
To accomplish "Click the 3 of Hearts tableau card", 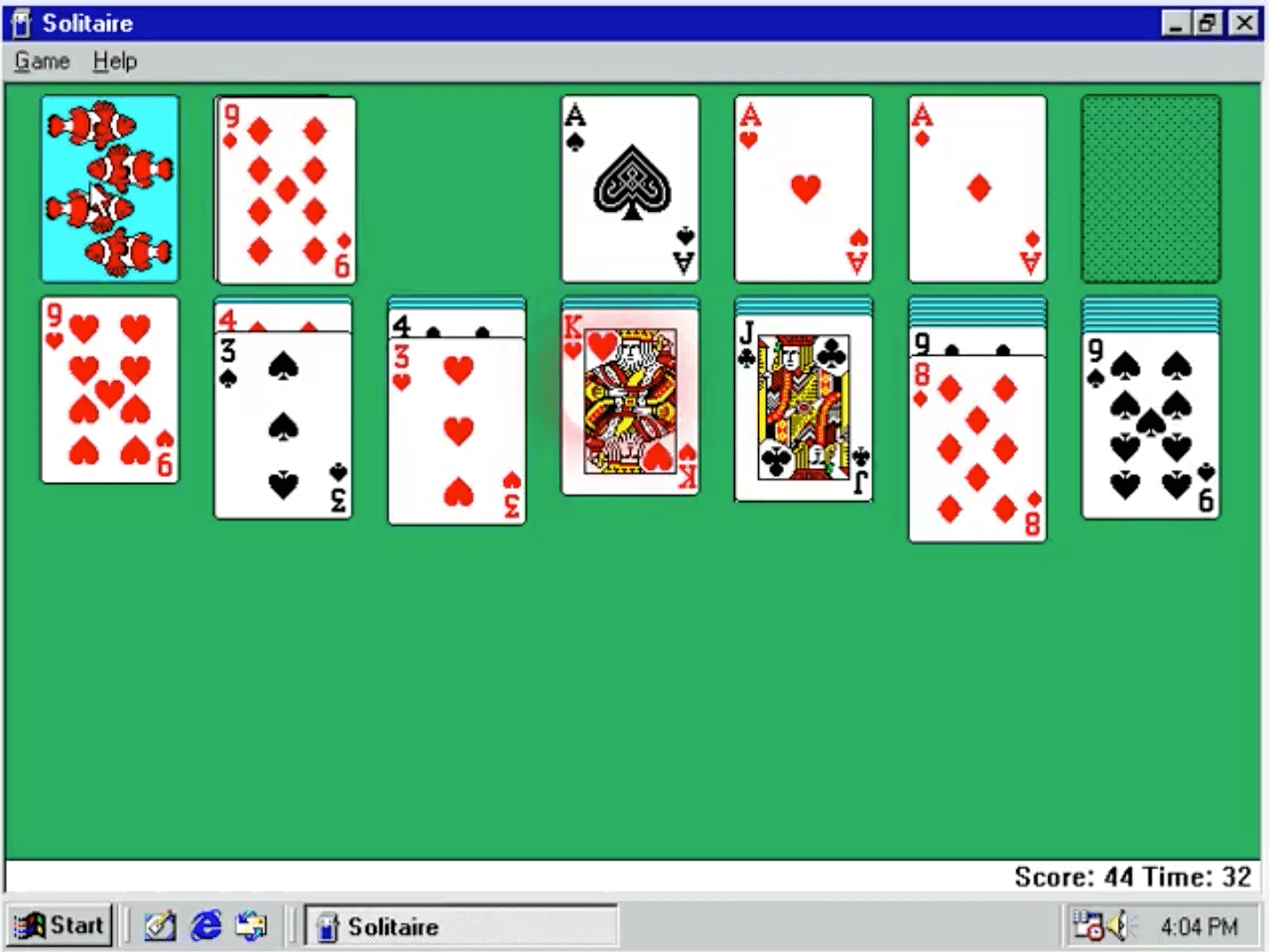I will point(457,427).
